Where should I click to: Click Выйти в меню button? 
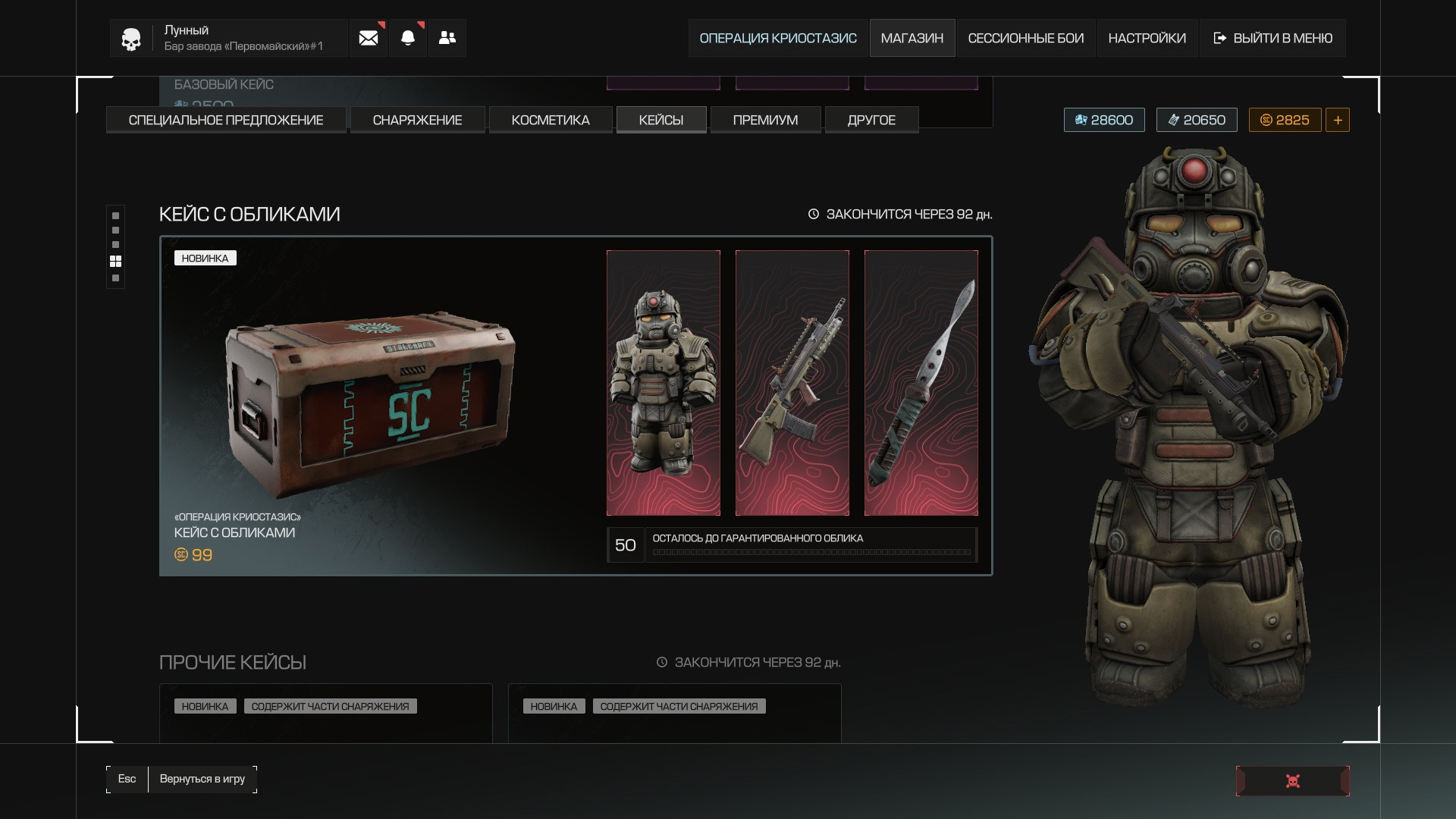[1273, 38]
